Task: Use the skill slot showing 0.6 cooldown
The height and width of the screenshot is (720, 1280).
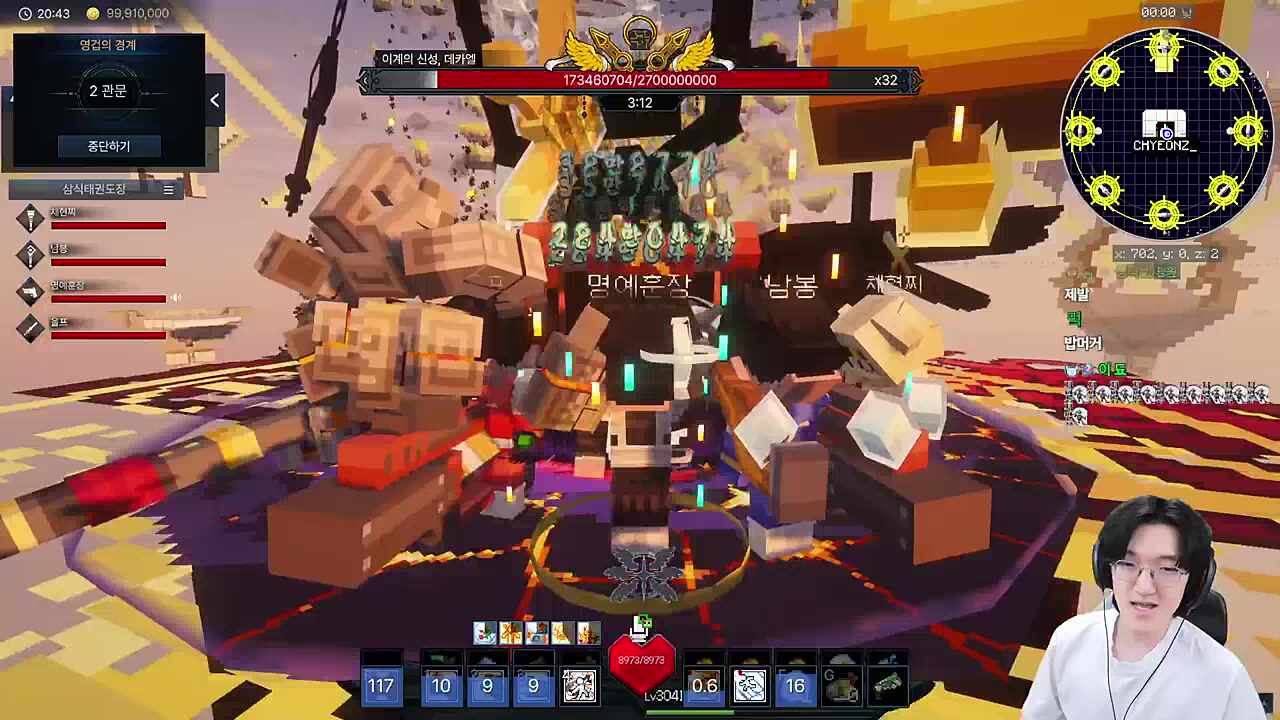Action: pos(704,685)
